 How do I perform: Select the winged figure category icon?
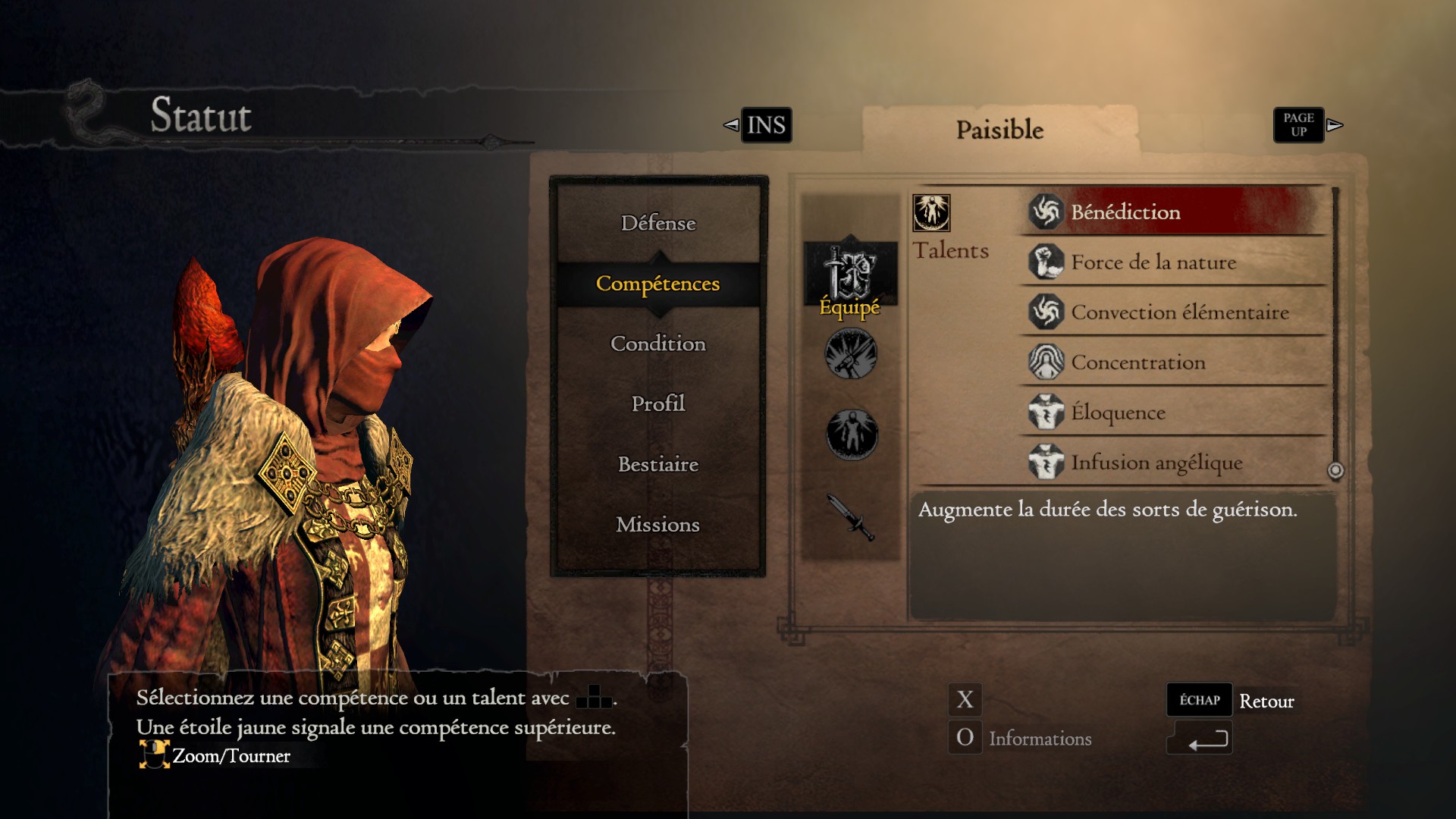(x=852, y=435)
